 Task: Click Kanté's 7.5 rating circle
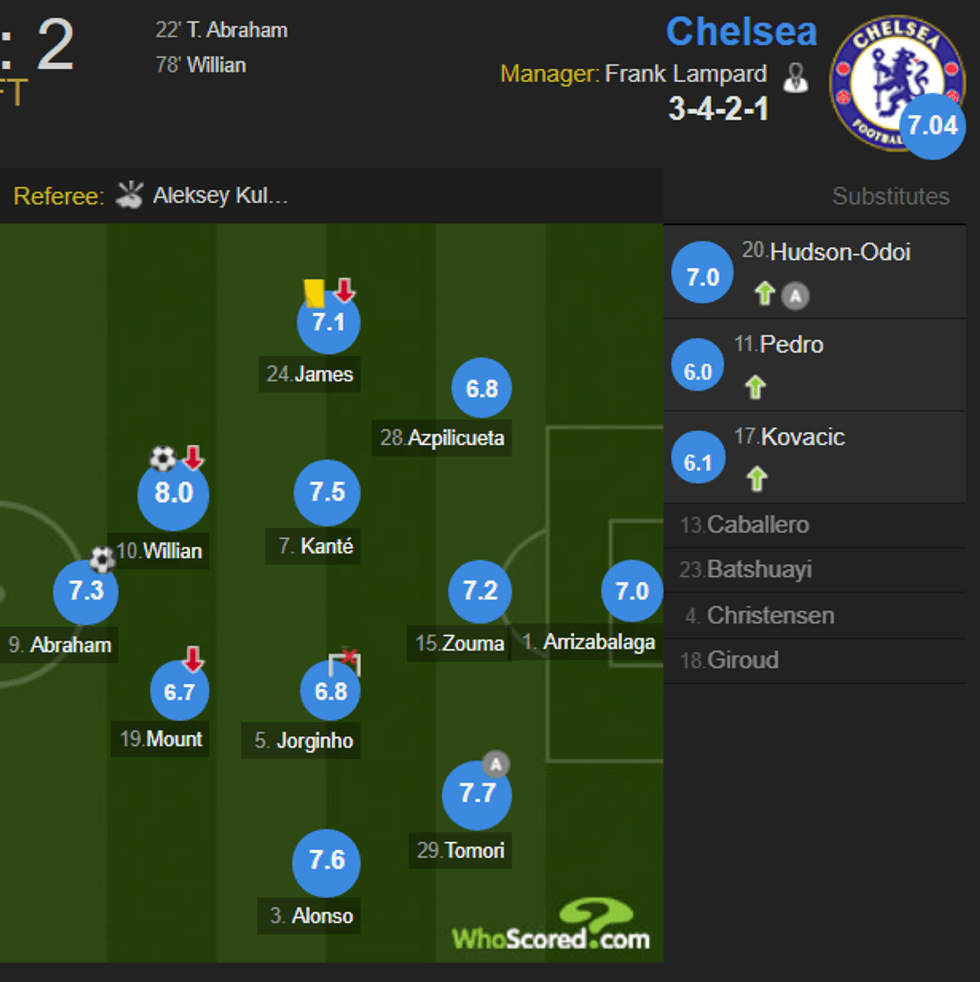point(327,492)
